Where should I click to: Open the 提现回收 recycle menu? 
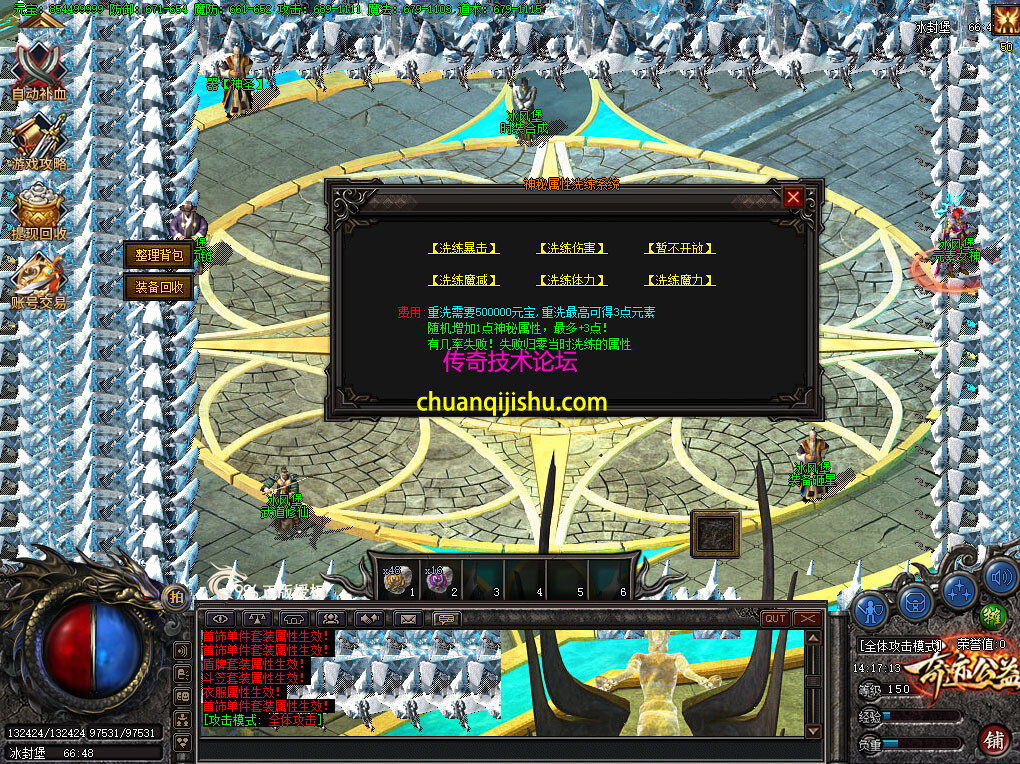39,212
